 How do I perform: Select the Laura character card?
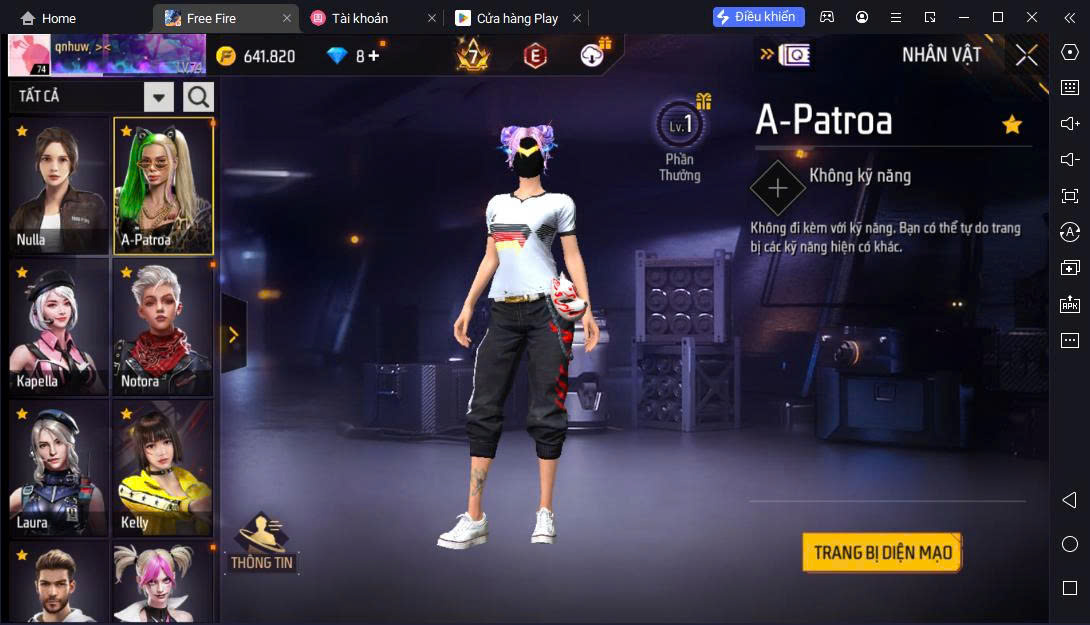click(59, 468)
